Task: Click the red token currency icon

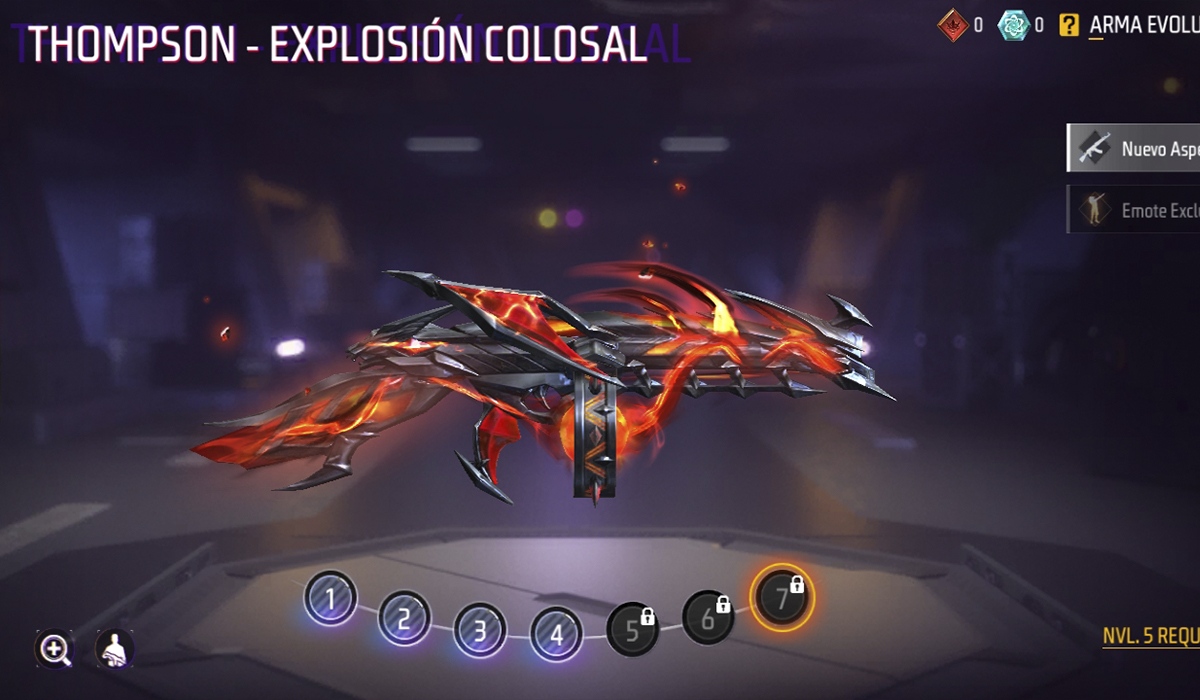Action: tap(953, 25)
